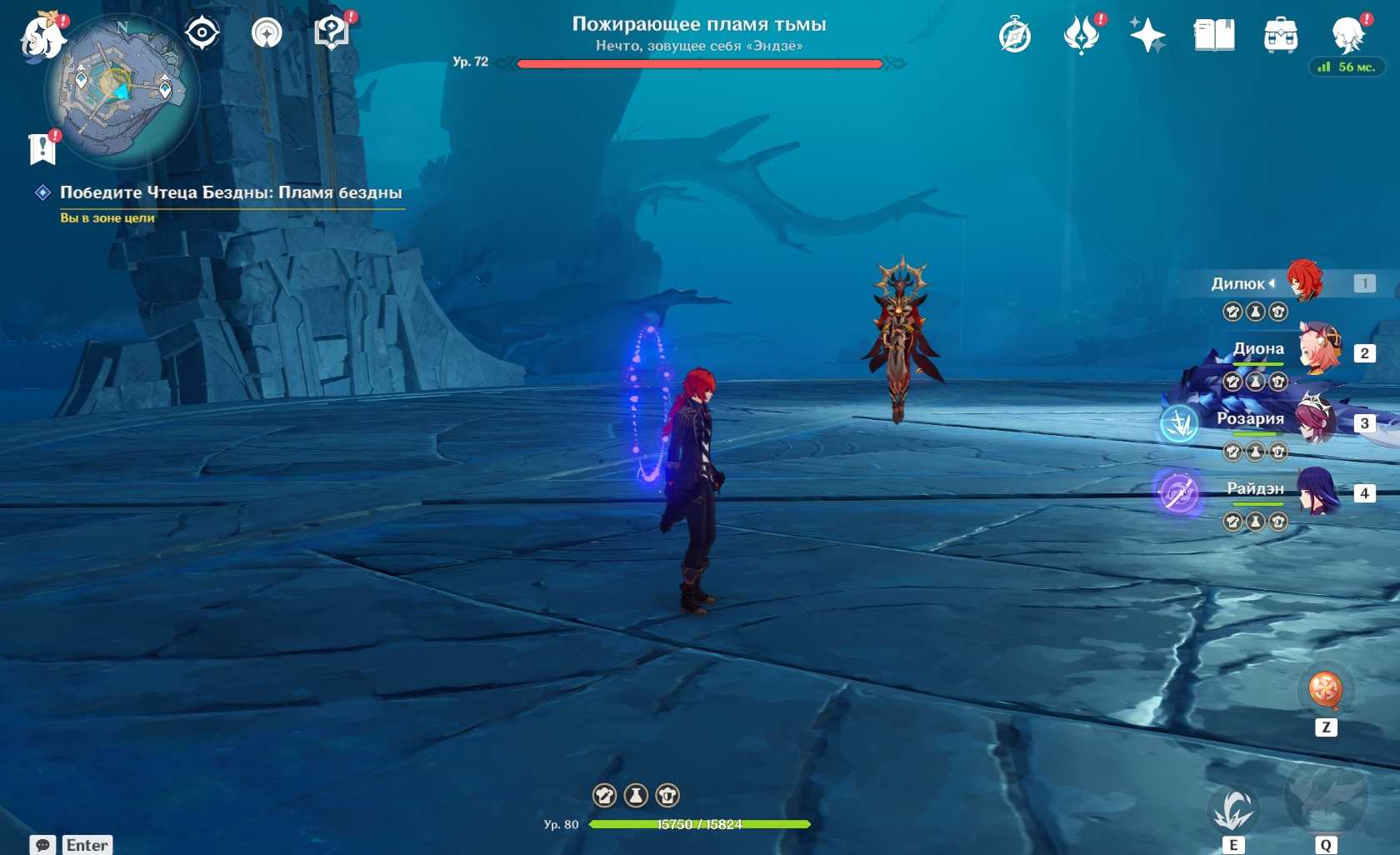This screenshot has height=855, width=1400.
Task: Open the Battle Pass icon
Action: (x=1081, y=36)
